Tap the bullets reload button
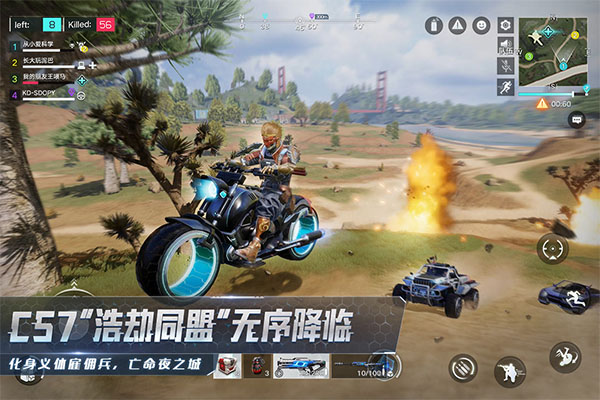This screenshot has height=400, width=600. pos(463,367)
